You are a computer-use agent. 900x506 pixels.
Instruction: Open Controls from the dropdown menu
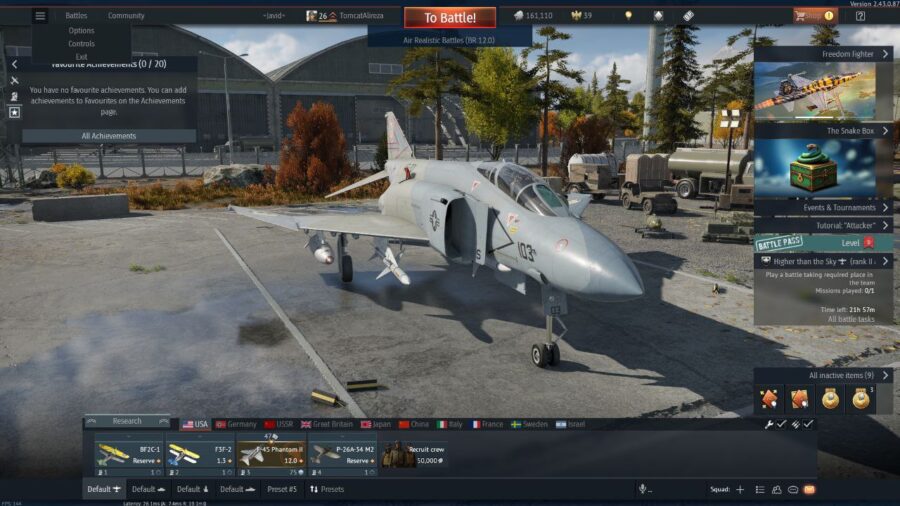pyautogui.click(x=82, y=44)
